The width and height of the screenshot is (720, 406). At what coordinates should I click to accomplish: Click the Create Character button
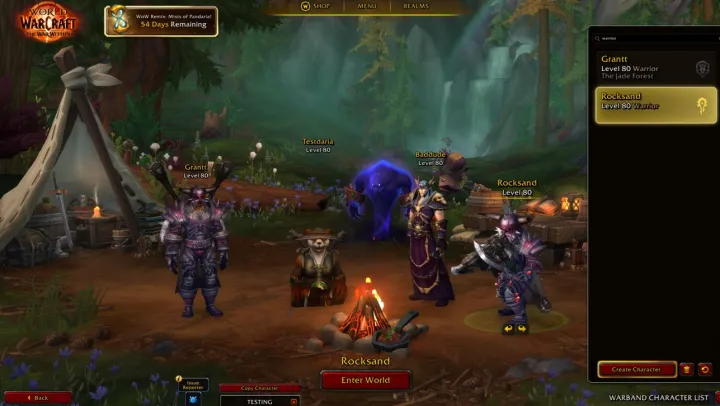tap(636, 369)
